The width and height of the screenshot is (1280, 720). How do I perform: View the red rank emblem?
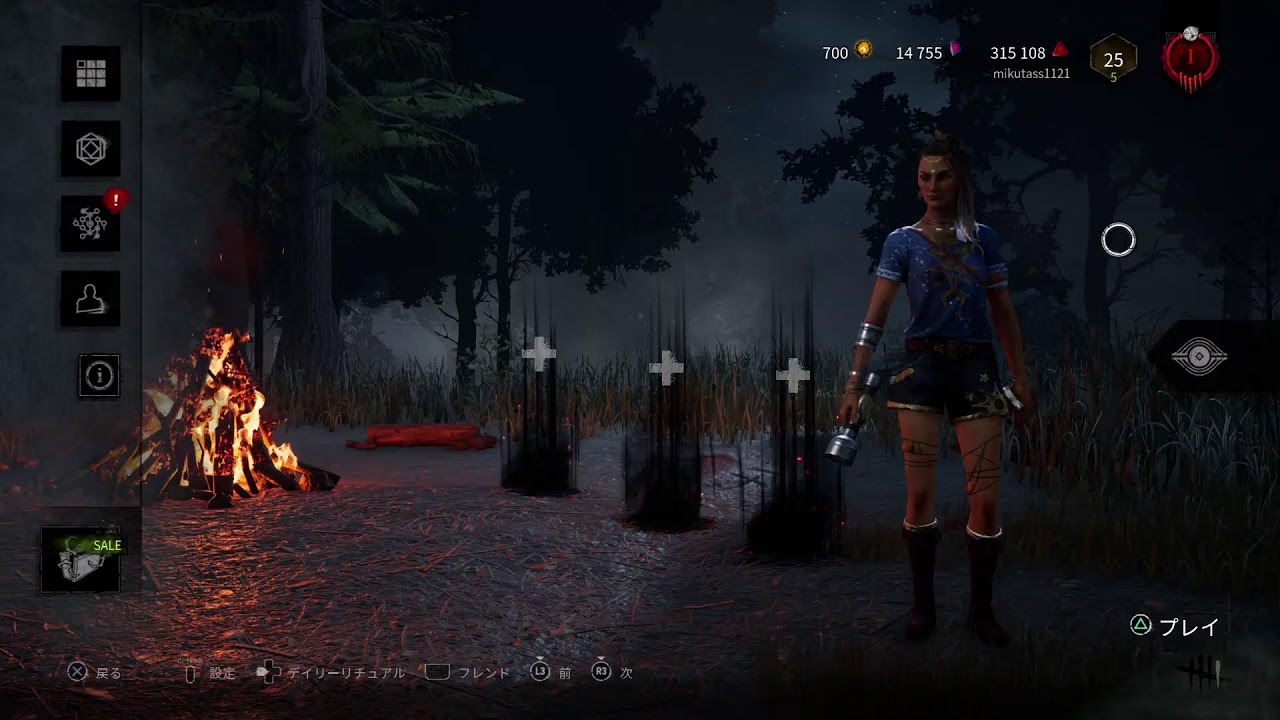coord(1190,59)
